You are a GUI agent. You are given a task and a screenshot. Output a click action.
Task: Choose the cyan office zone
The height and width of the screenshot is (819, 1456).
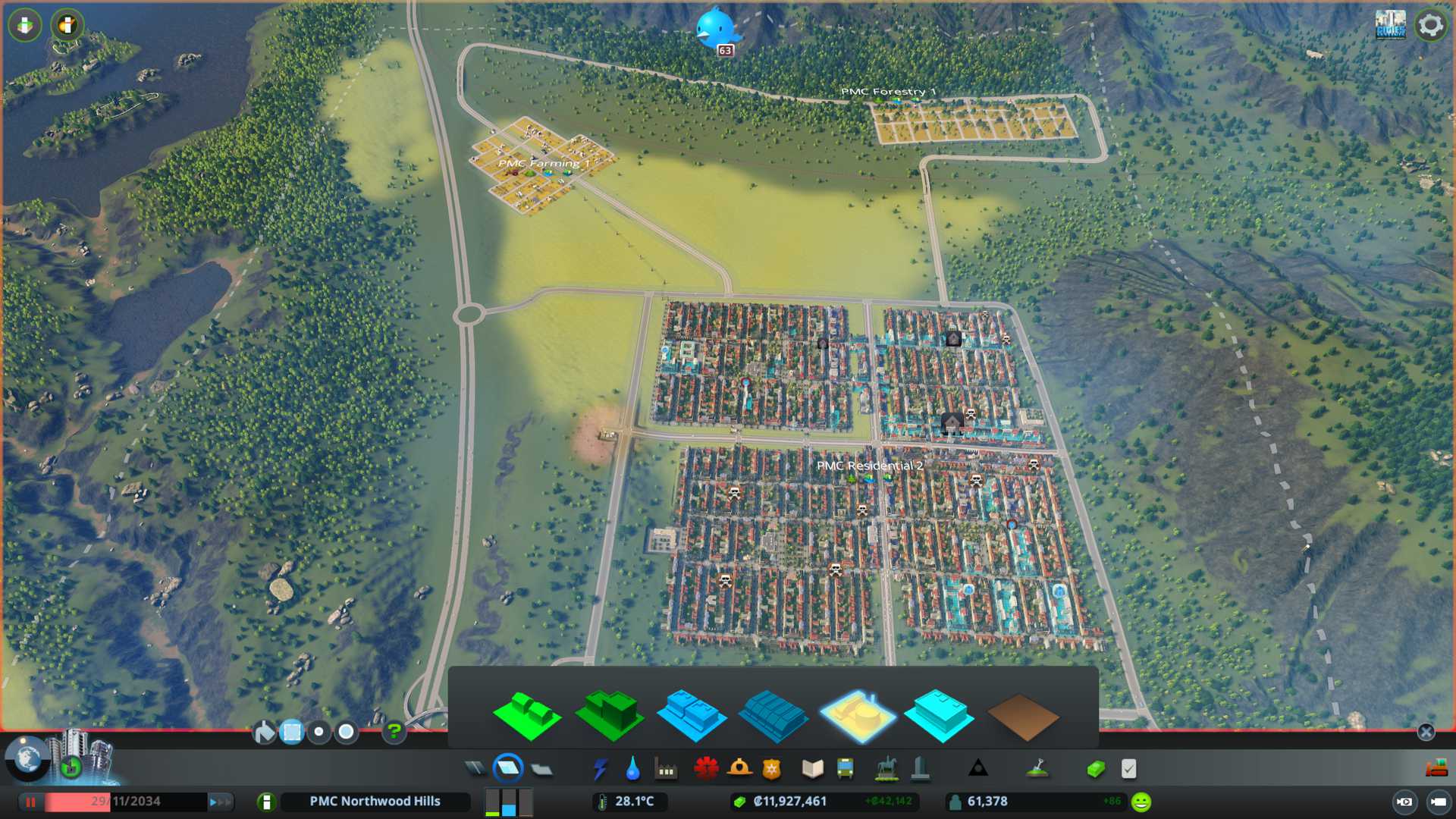coord(940,715)
